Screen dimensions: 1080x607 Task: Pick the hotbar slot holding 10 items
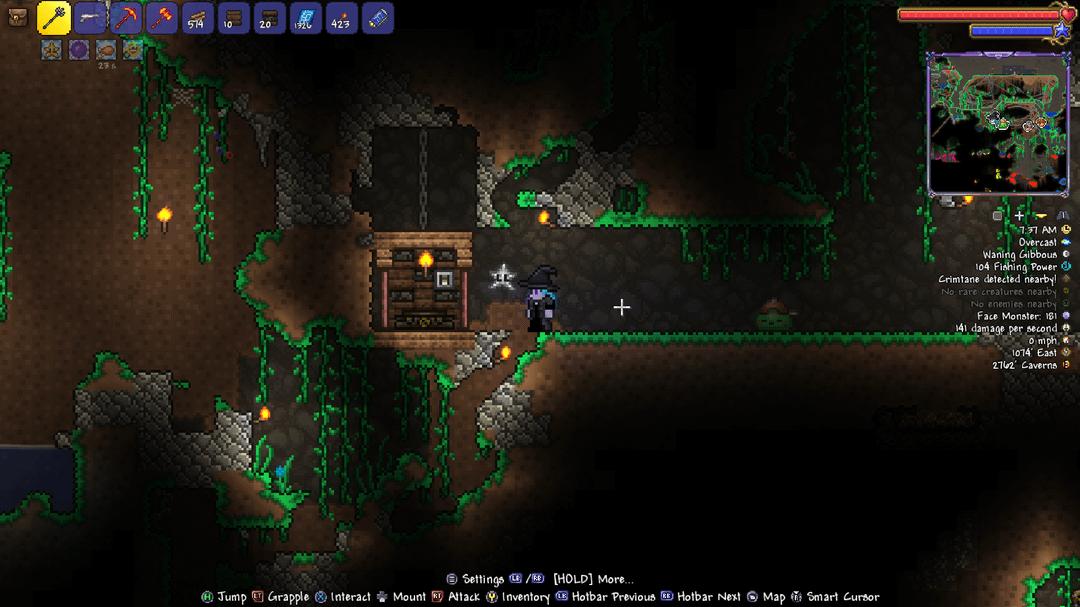point(234,18)
